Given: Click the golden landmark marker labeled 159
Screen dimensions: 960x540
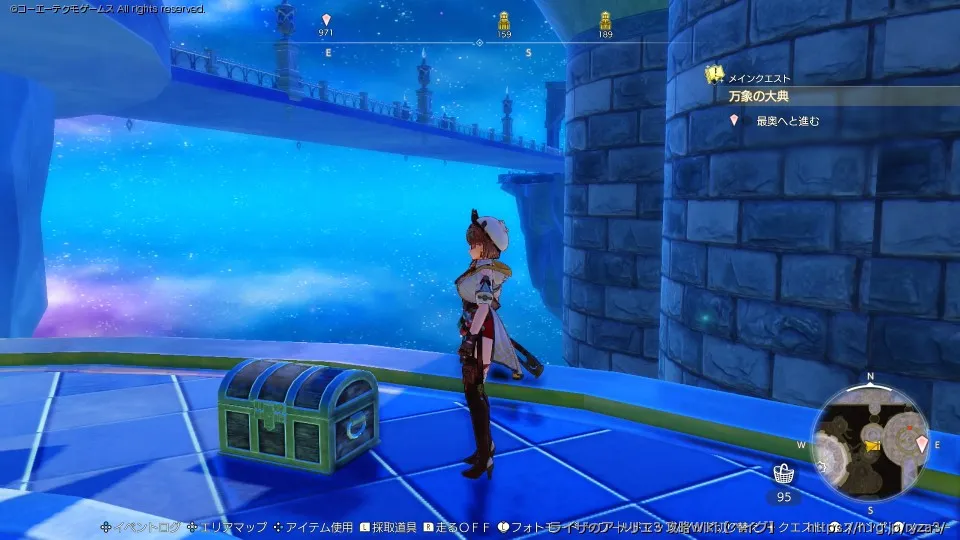Looking at the screenshot, I should (x=504, y=20).
